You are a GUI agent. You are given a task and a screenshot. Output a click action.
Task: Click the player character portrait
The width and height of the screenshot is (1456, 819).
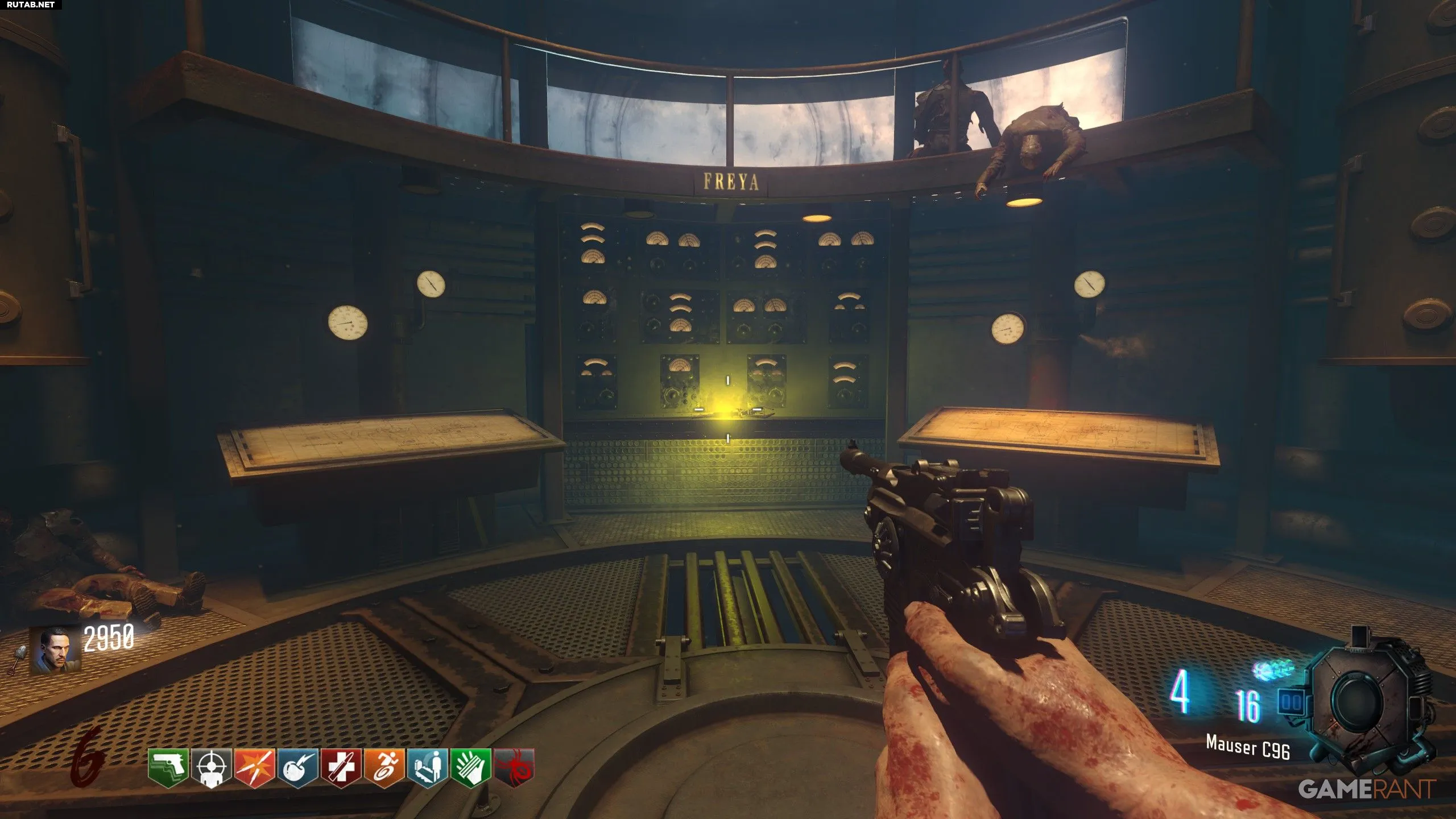pos(56,651)
